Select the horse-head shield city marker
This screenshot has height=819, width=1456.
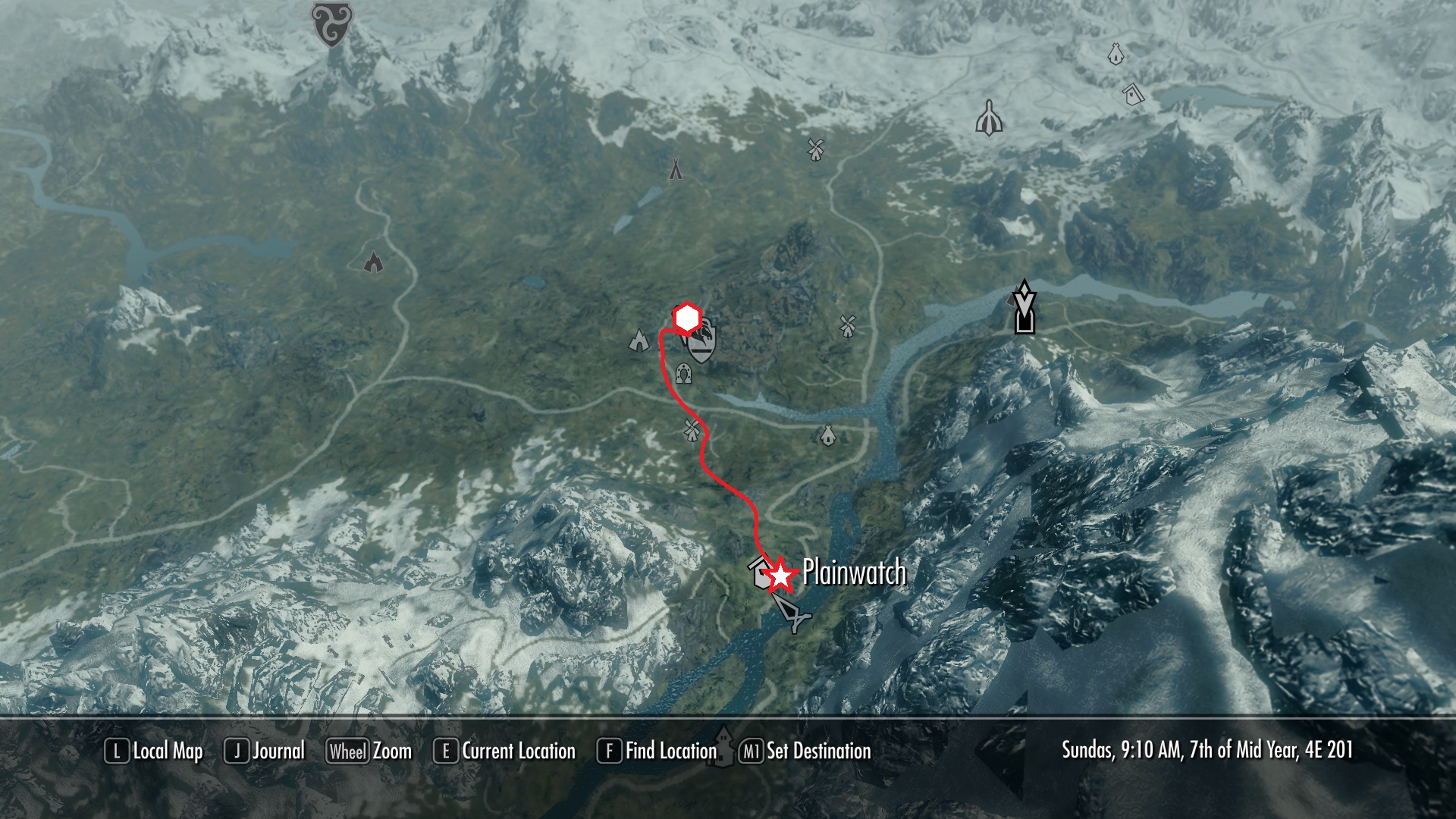[701, 343]
